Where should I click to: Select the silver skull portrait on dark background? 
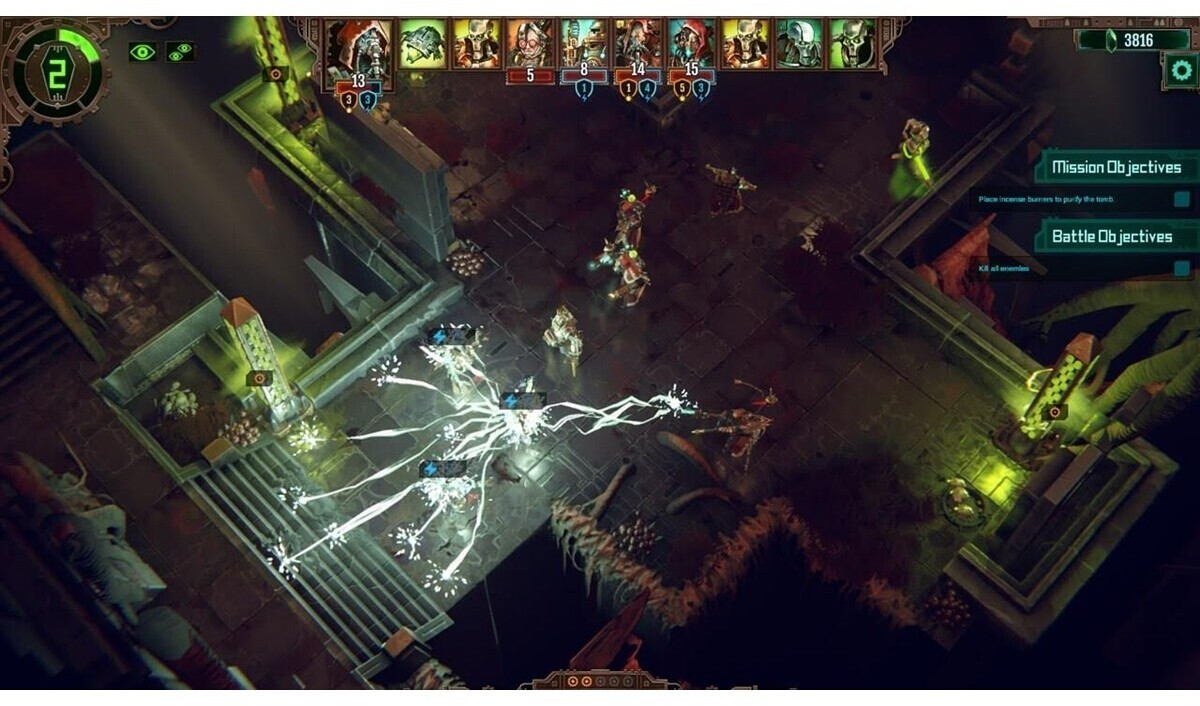799,45
